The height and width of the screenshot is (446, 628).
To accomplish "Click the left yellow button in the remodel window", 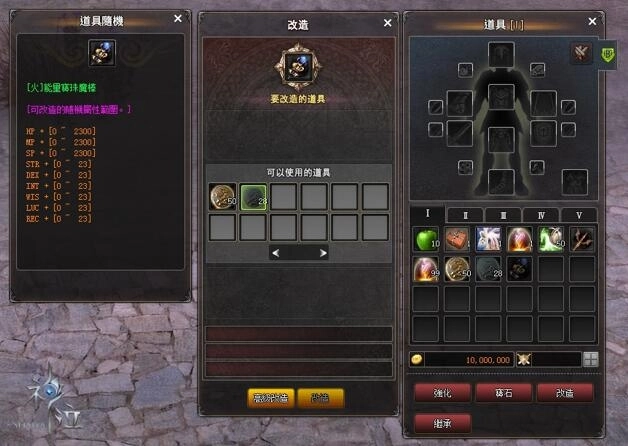I will 270,397.
